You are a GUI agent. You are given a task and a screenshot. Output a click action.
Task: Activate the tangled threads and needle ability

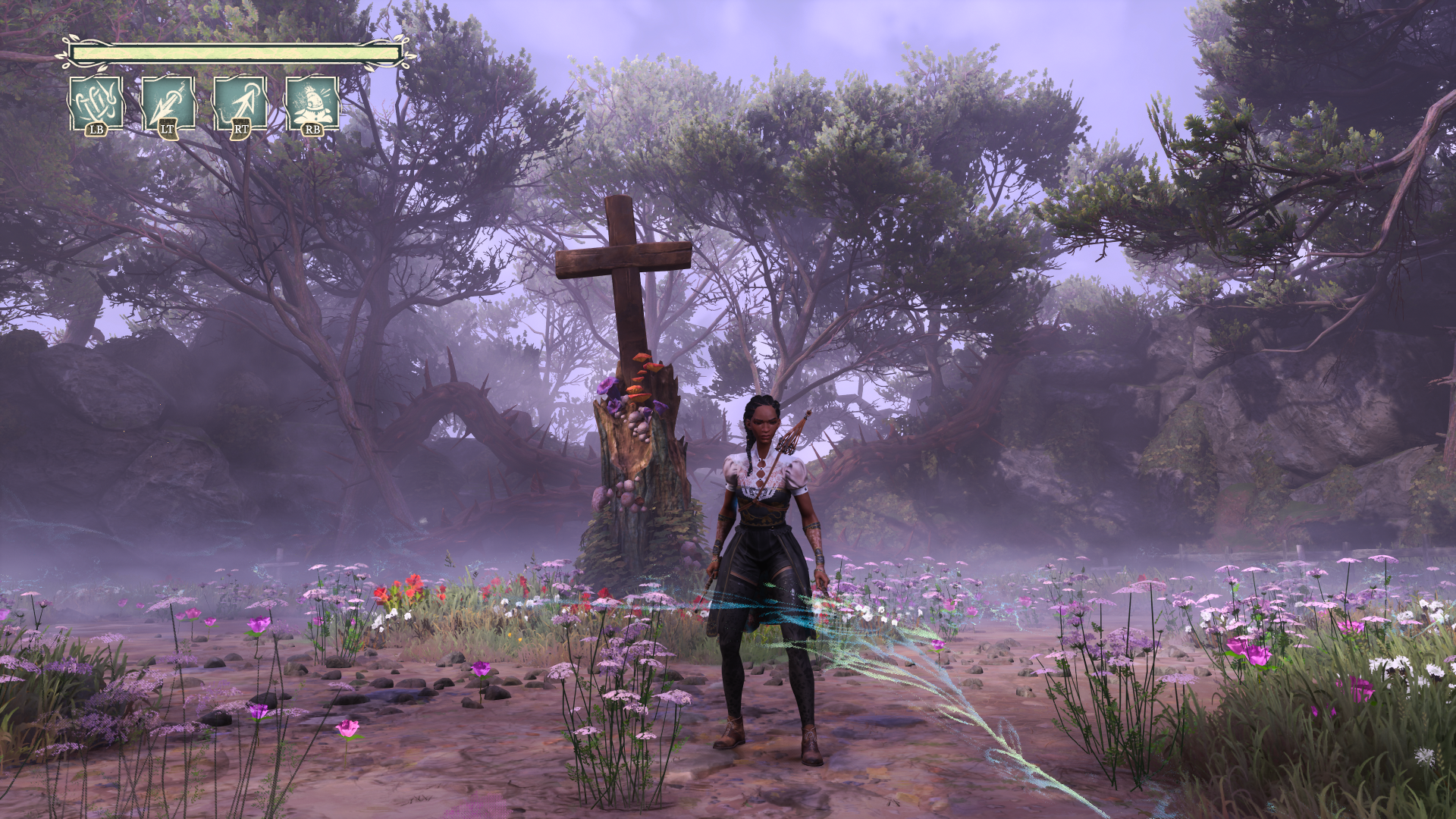(96, 105)
